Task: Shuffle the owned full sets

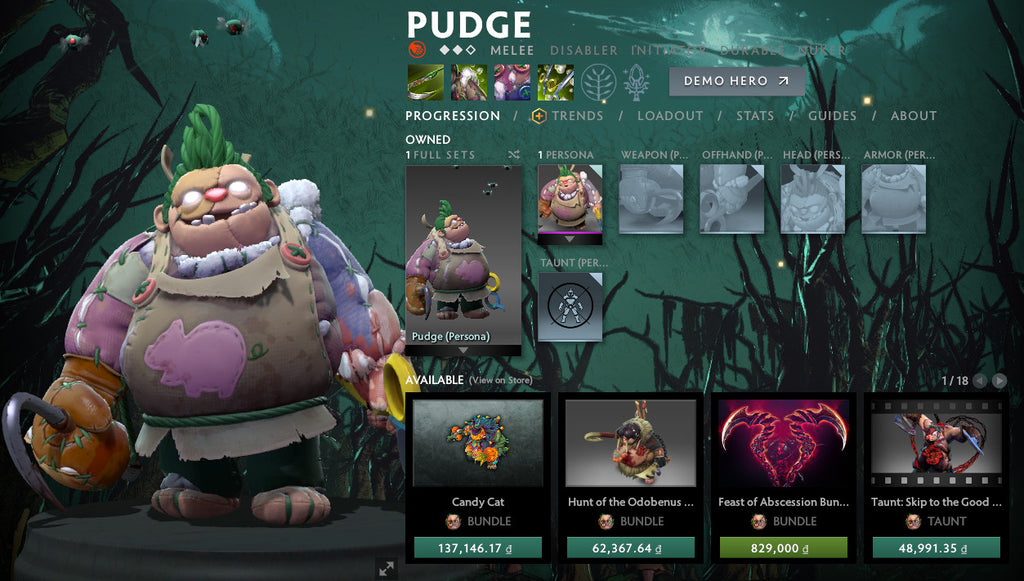Action: click(x=513, y=155)
